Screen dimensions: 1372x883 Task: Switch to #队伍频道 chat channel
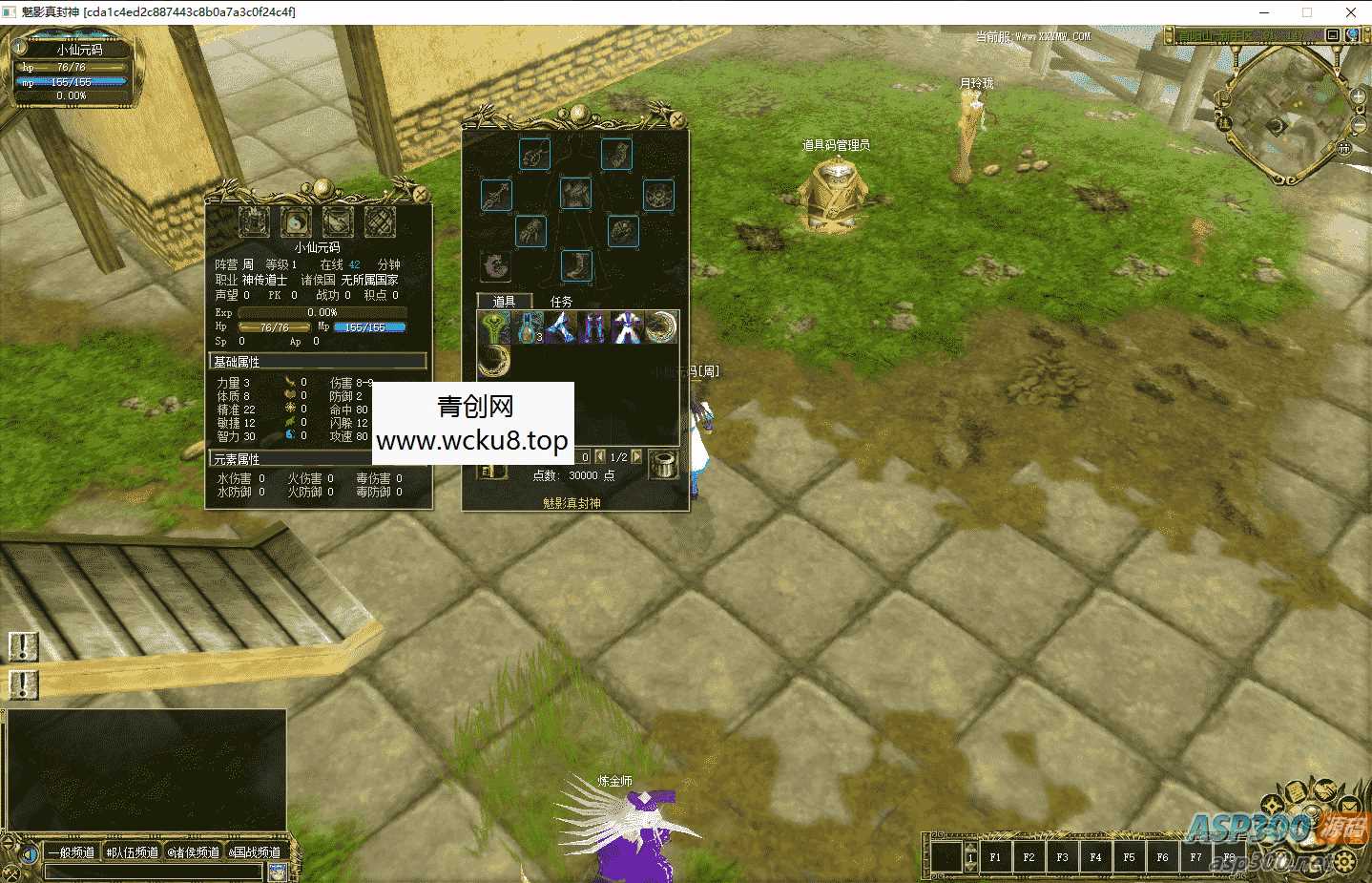pyautogui.click(x=133, y=852)
